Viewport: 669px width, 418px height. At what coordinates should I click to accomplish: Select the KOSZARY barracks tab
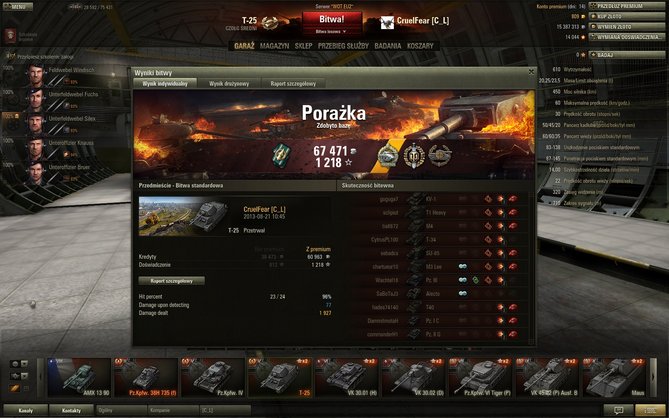[421, 46]
